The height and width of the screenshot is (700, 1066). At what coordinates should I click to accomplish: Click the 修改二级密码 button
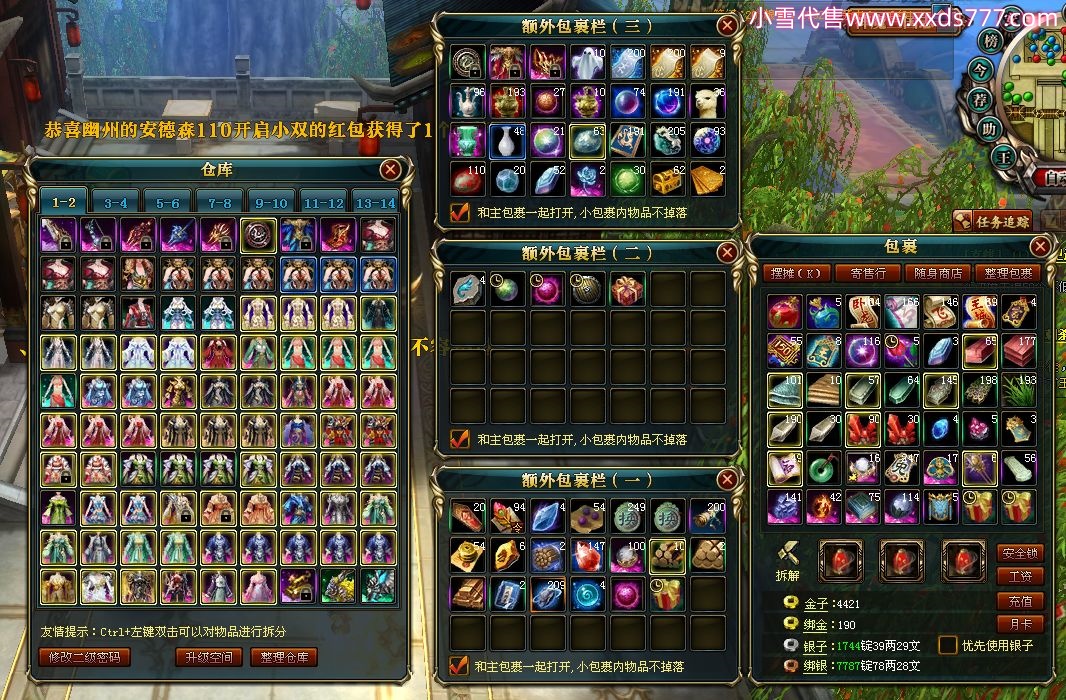click(90, 657)
